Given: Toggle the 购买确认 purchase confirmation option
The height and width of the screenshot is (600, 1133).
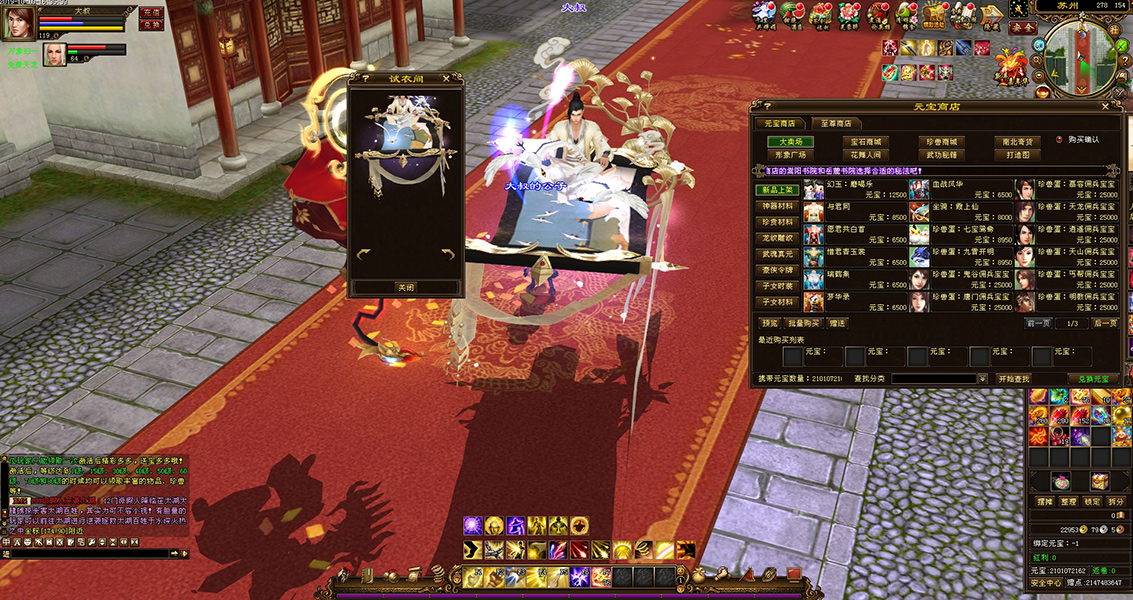Looking at the screenshot, I should [1058, 140].
